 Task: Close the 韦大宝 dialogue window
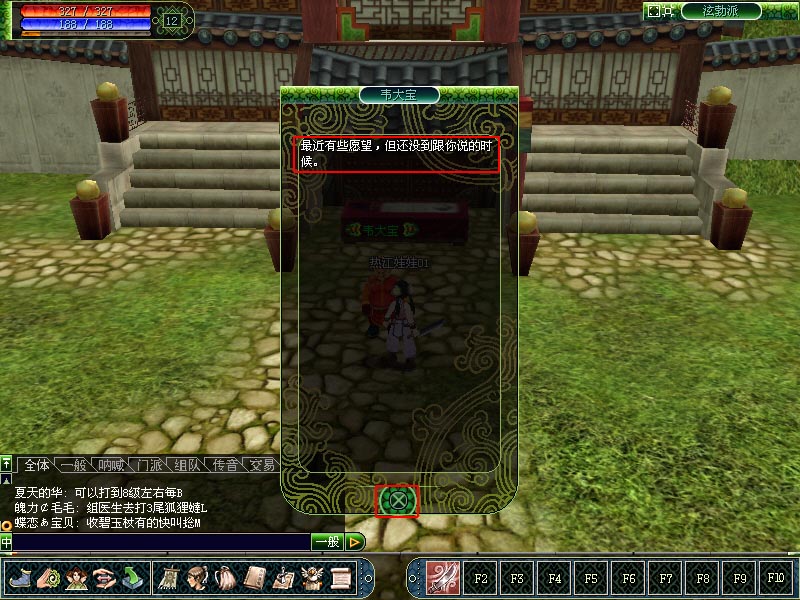398,500
